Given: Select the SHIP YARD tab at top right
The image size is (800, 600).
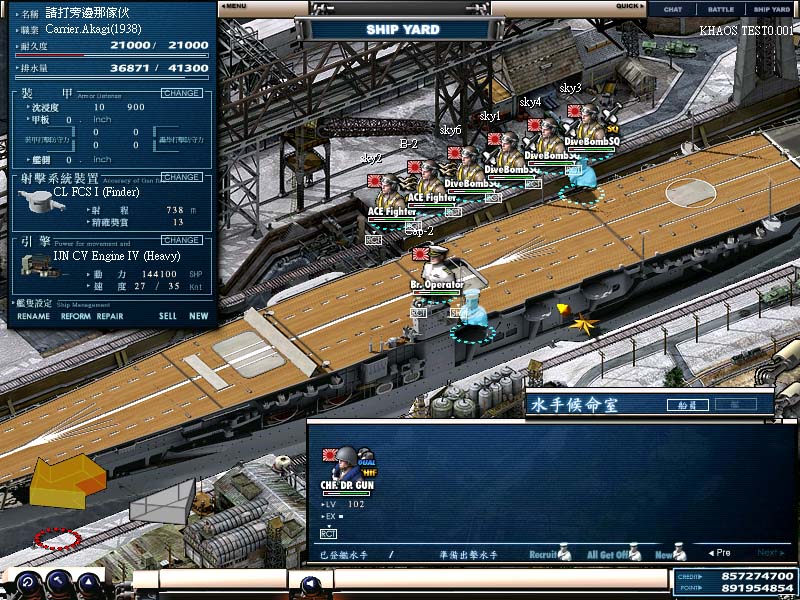Looking at the screenshot, I should tap(772, 9).
